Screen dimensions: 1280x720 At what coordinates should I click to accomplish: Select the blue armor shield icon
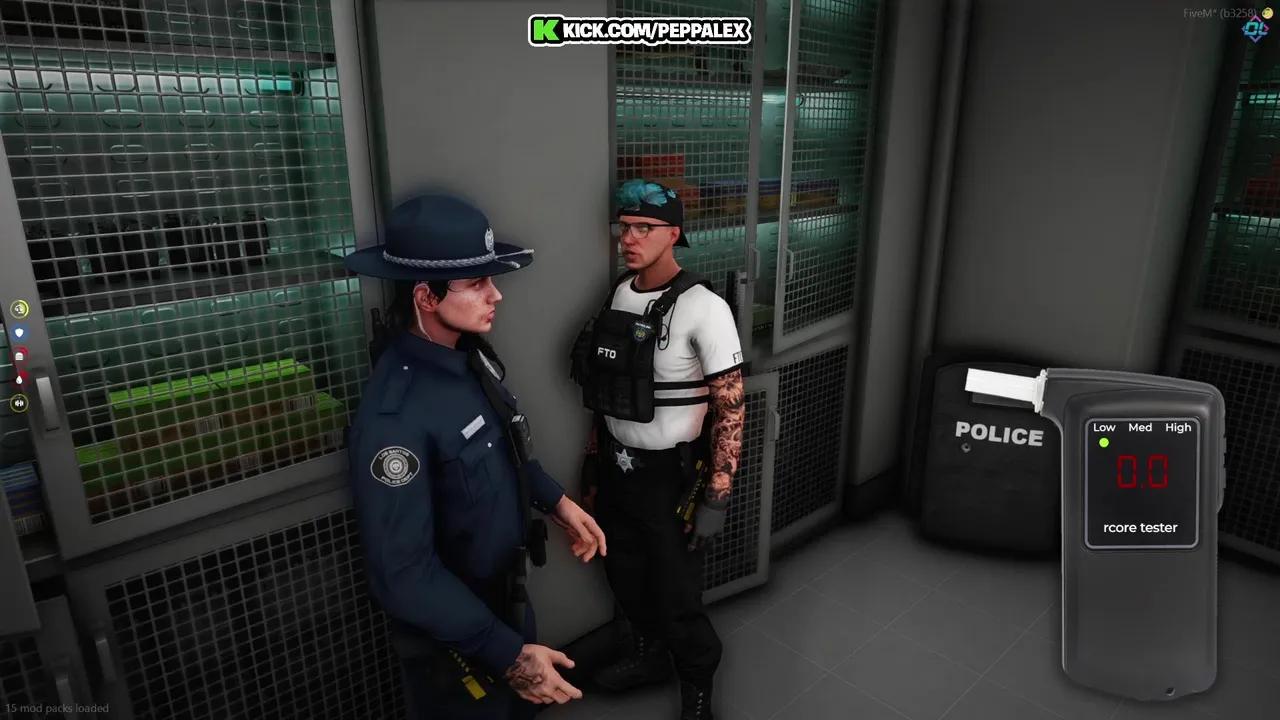click(19, 333)
